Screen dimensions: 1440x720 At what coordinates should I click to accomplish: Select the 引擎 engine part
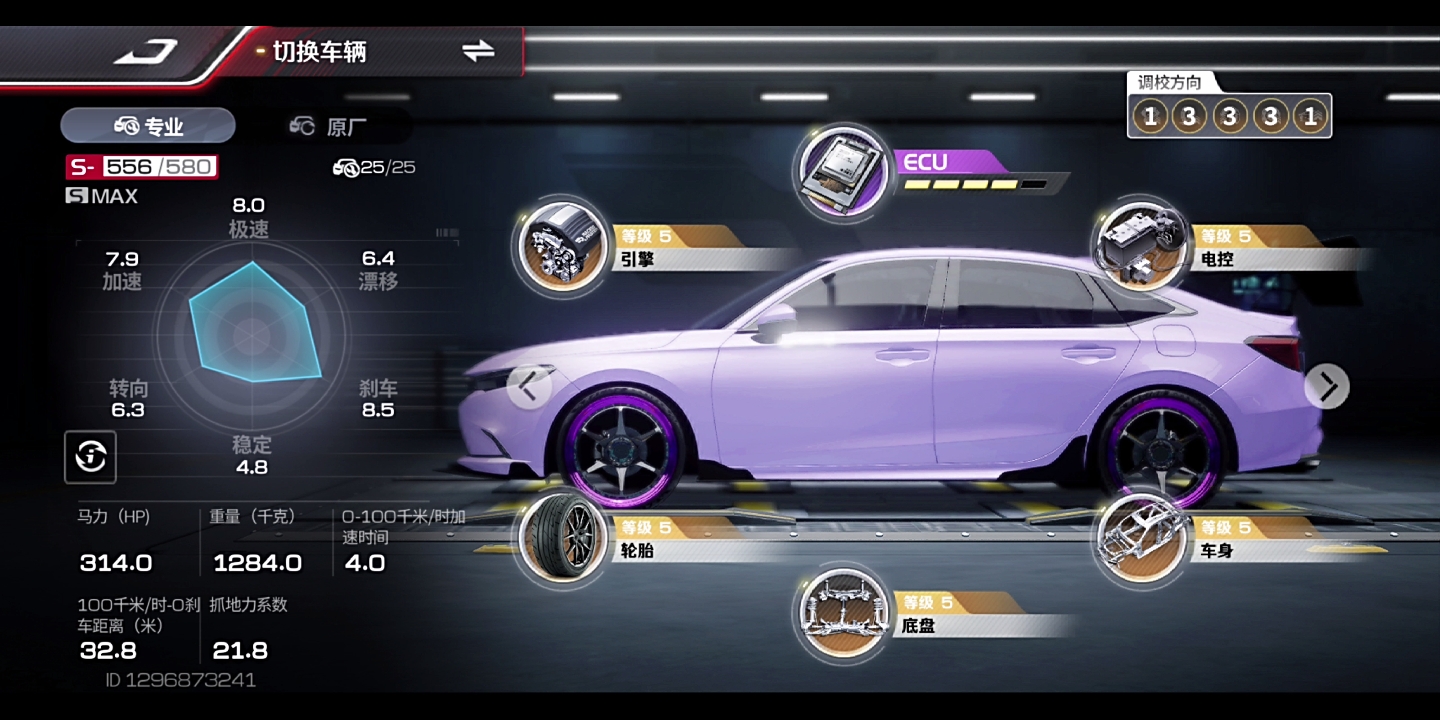[x=560, y=247]
